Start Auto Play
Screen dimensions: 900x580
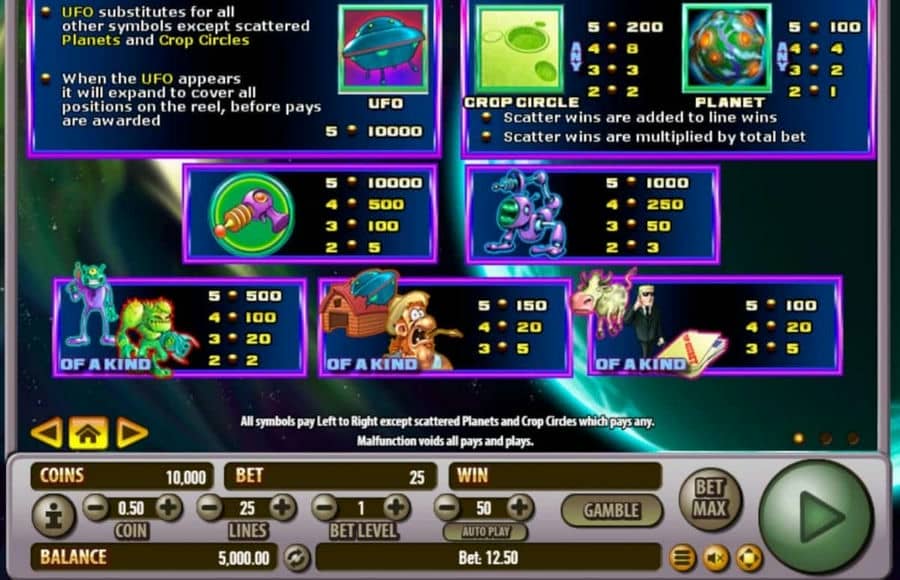point(485,531)
